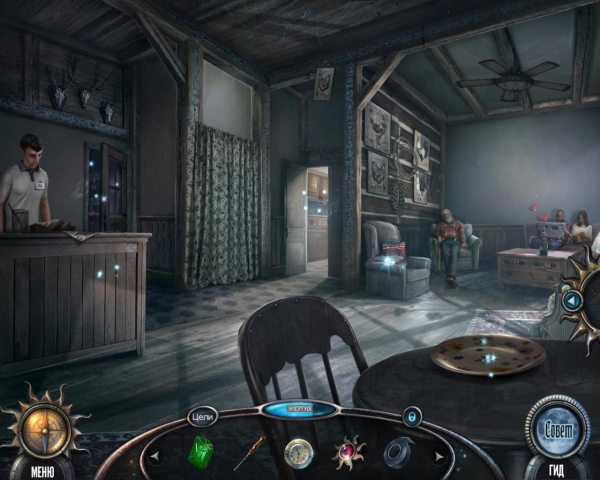Image resolution: width=600 pixels, height=480 pixels.
Task: Select the pocket watch inventory item
Action: (x=298, y=454)
